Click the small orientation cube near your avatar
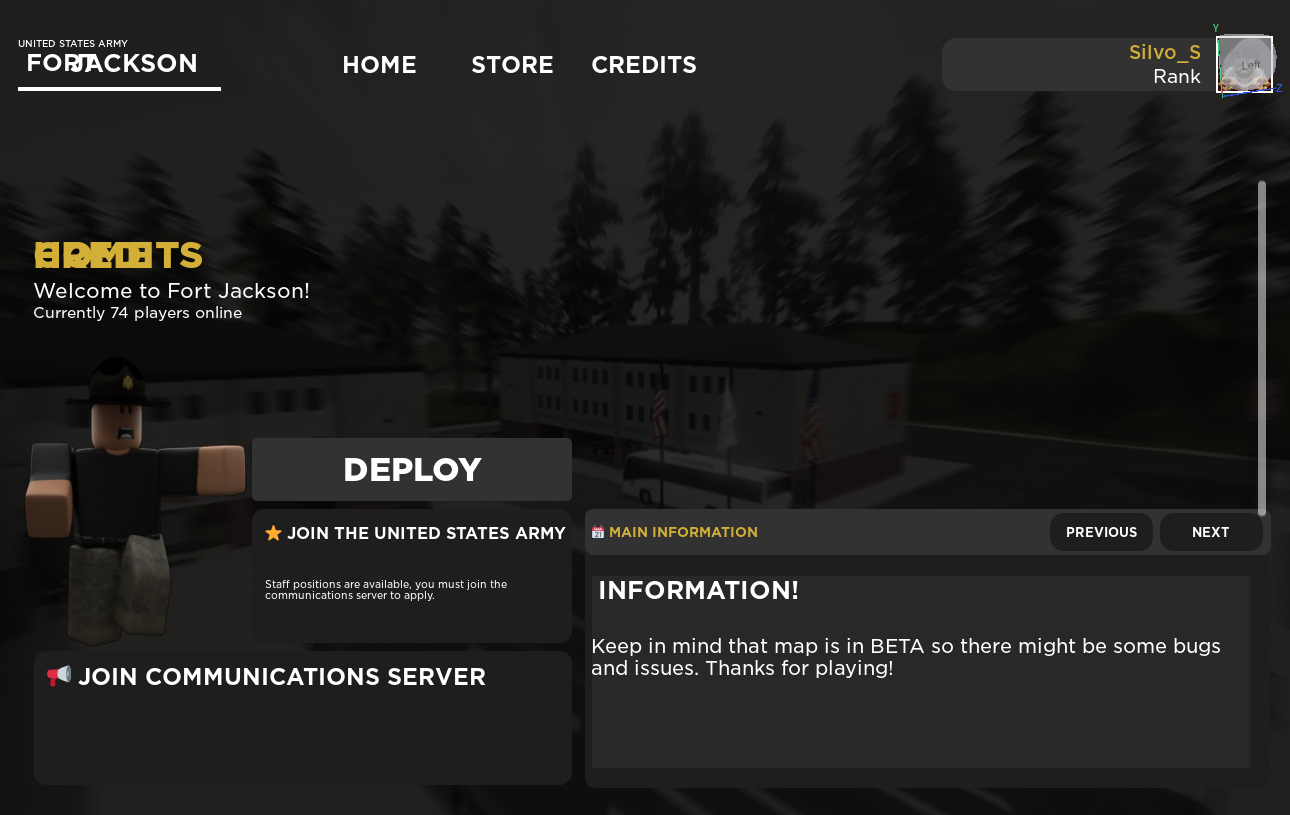This screenshot has width=1290, height=815. [x=1246, y=62]
